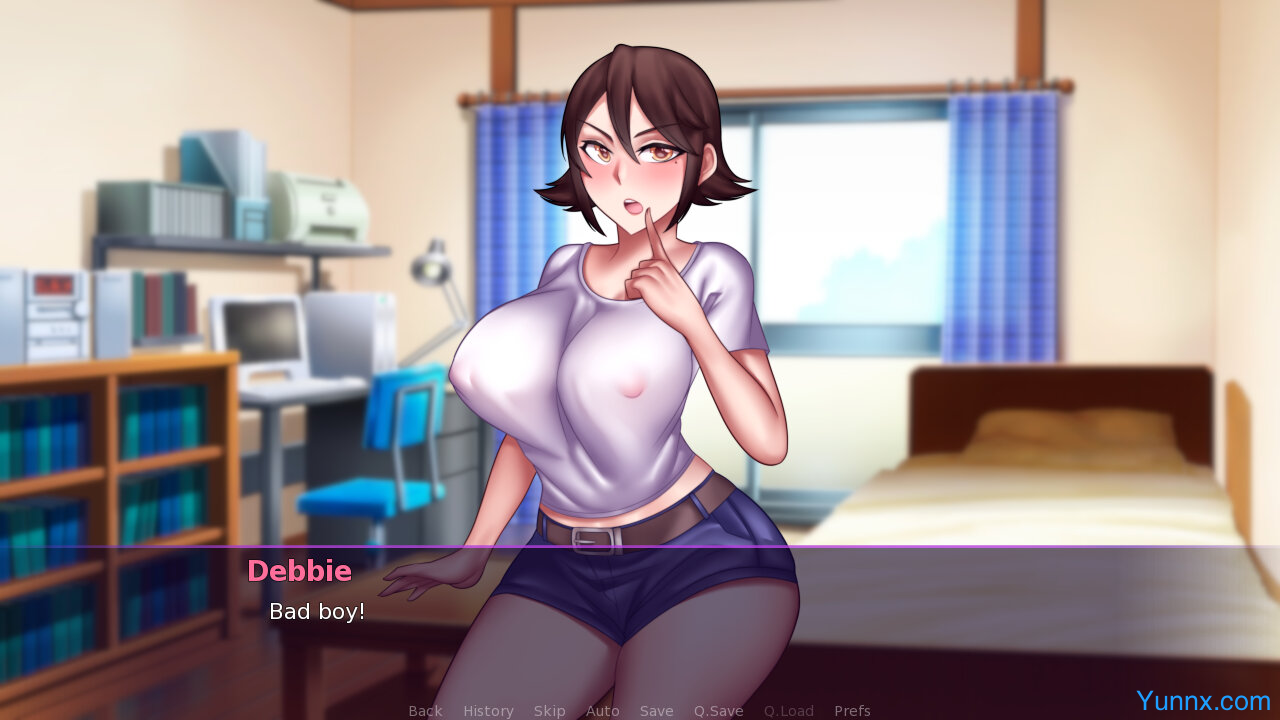This screenshot has height=720, width=1280.
Task: Go back with the Back button
Action: [425, 711]
